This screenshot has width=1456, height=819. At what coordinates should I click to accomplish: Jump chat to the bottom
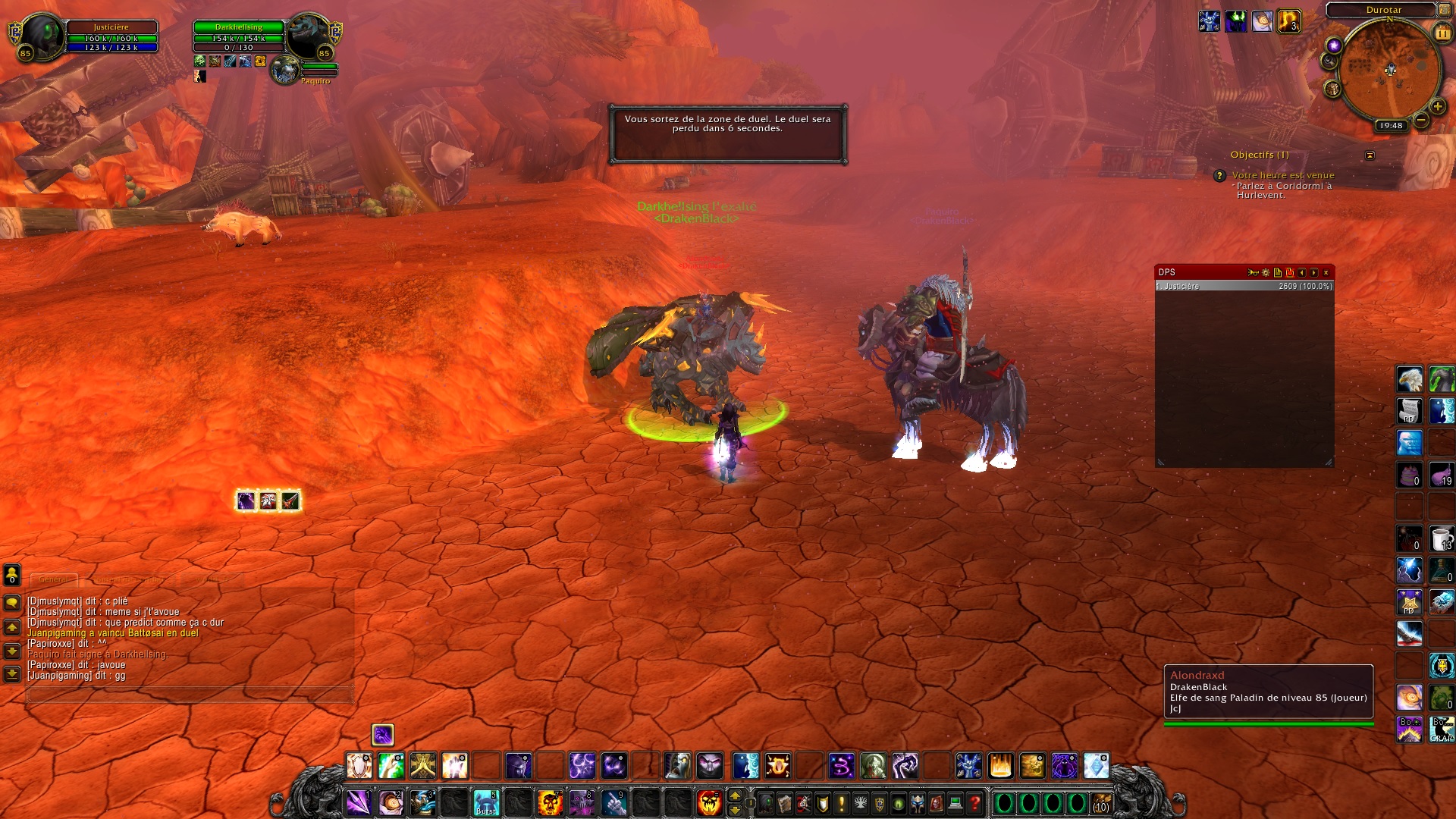(x=12, y=673)
